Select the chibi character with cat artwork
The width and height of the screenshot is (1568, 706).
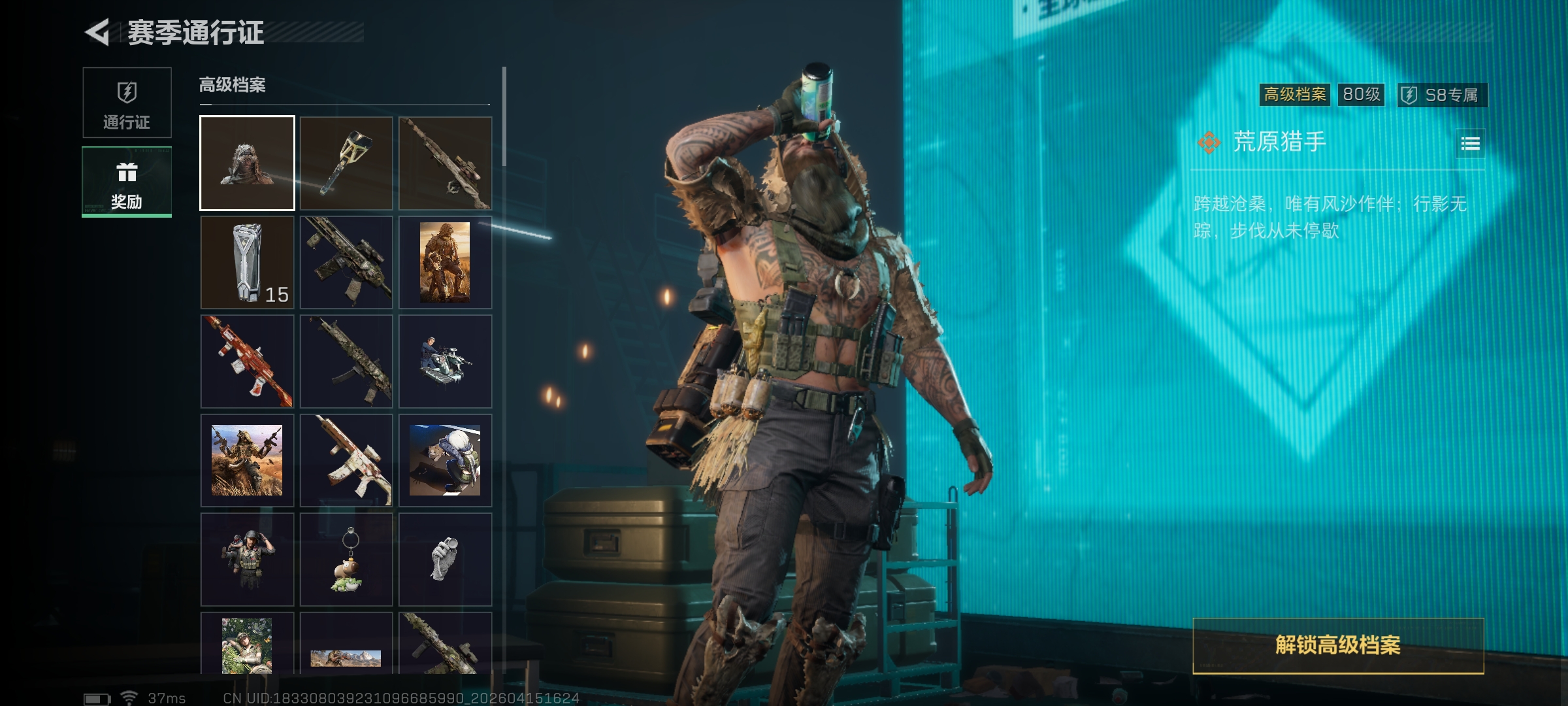445,460
